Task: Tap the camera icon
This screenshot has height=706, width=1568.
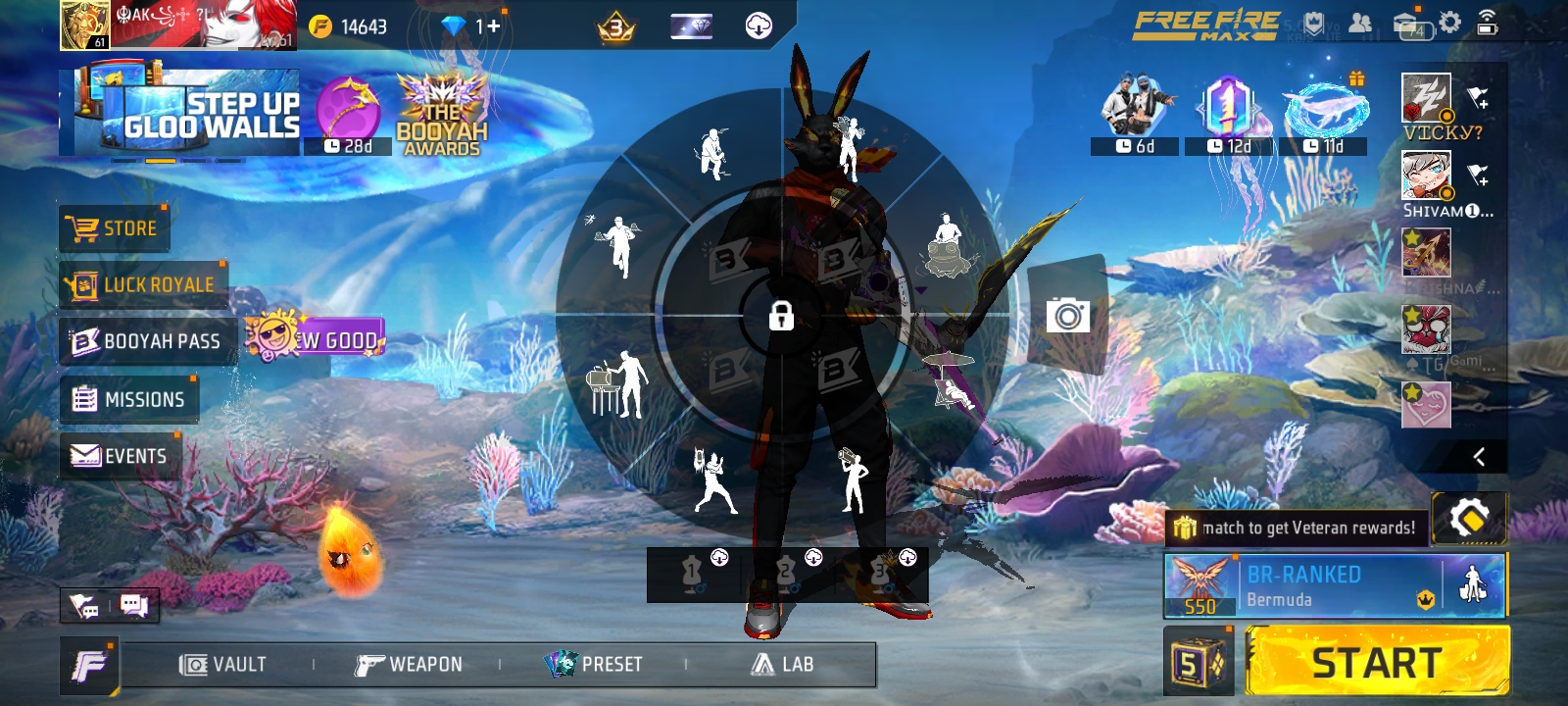Action: (1067, 316)
